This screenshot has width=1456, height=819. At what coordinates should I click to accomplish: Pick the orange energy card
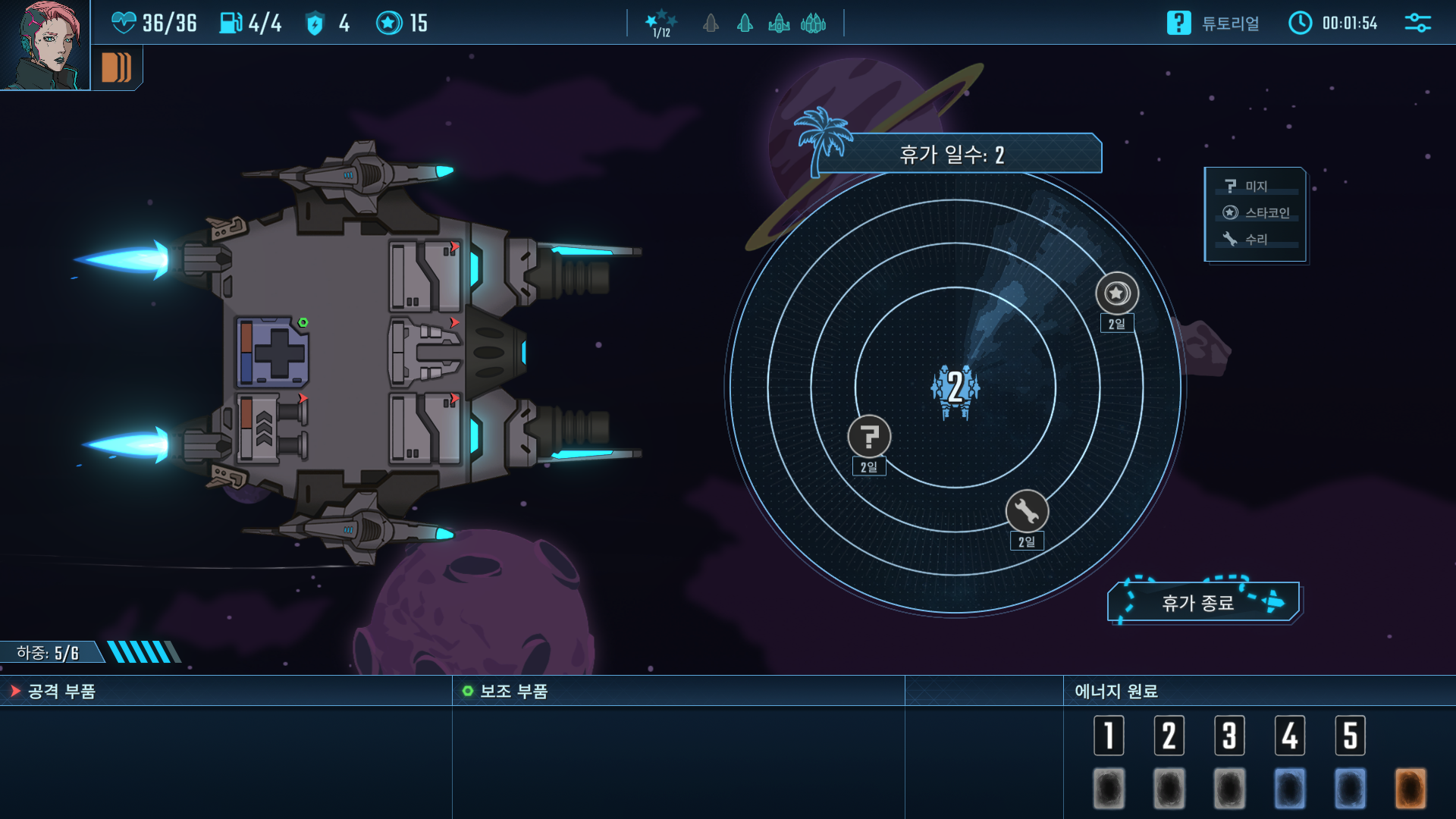(1410, 788)
